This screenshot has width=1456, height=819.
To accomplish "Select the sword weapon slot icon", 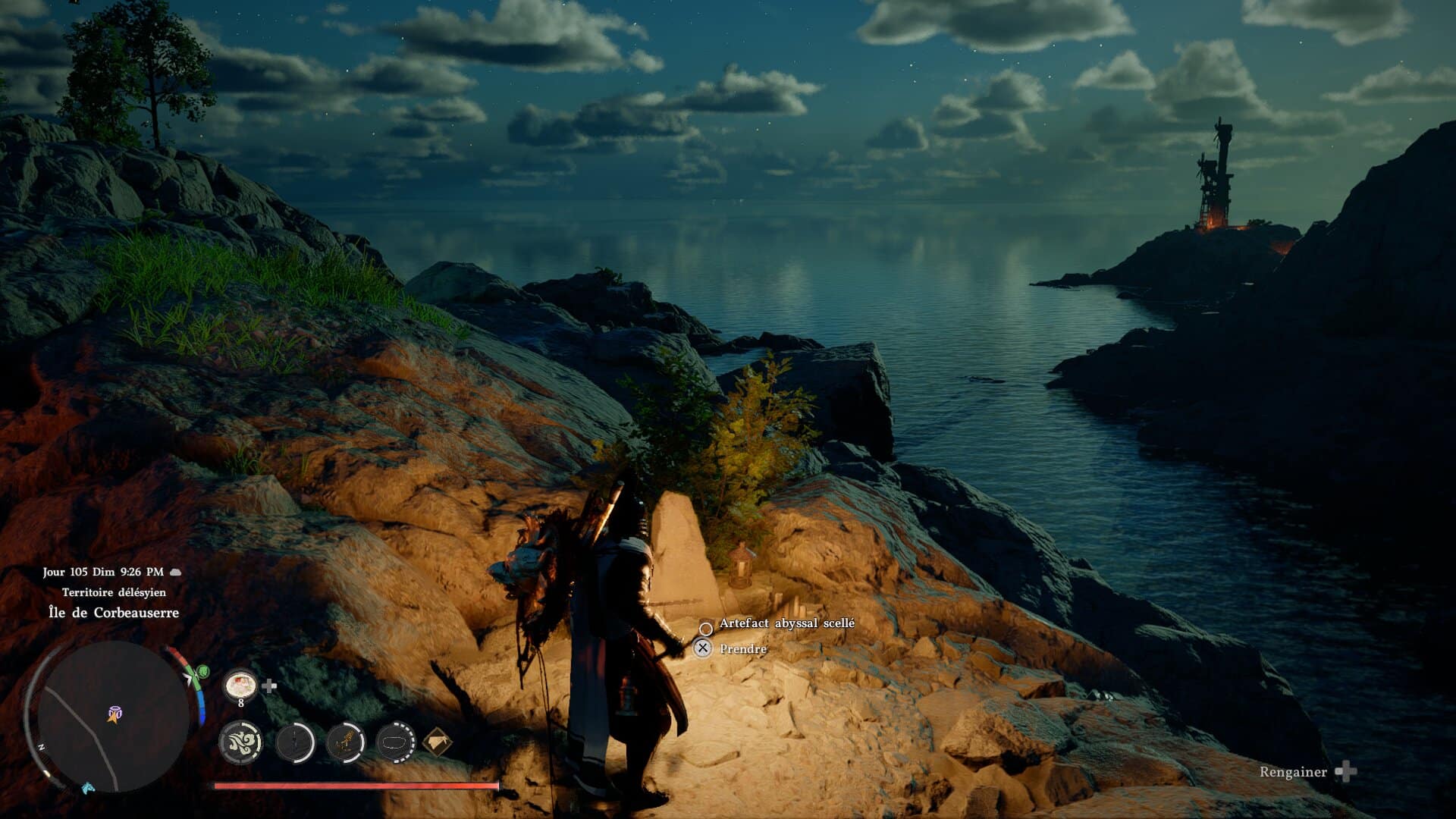I will (x=295, y=742).
